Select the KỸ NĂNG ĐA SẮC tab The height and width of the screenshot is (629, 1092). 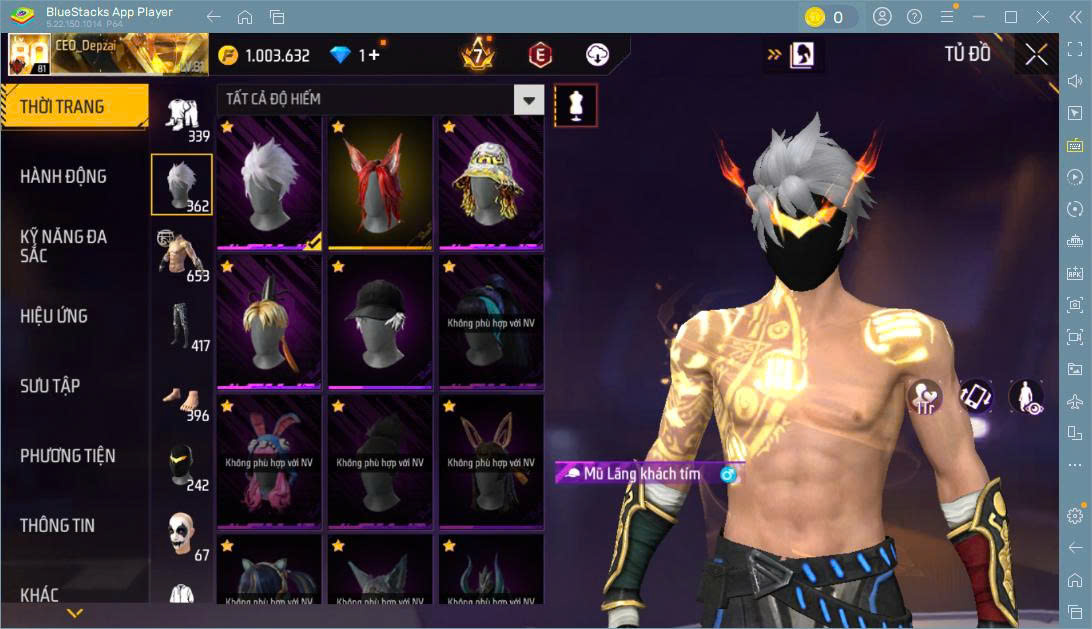point(63,246)
